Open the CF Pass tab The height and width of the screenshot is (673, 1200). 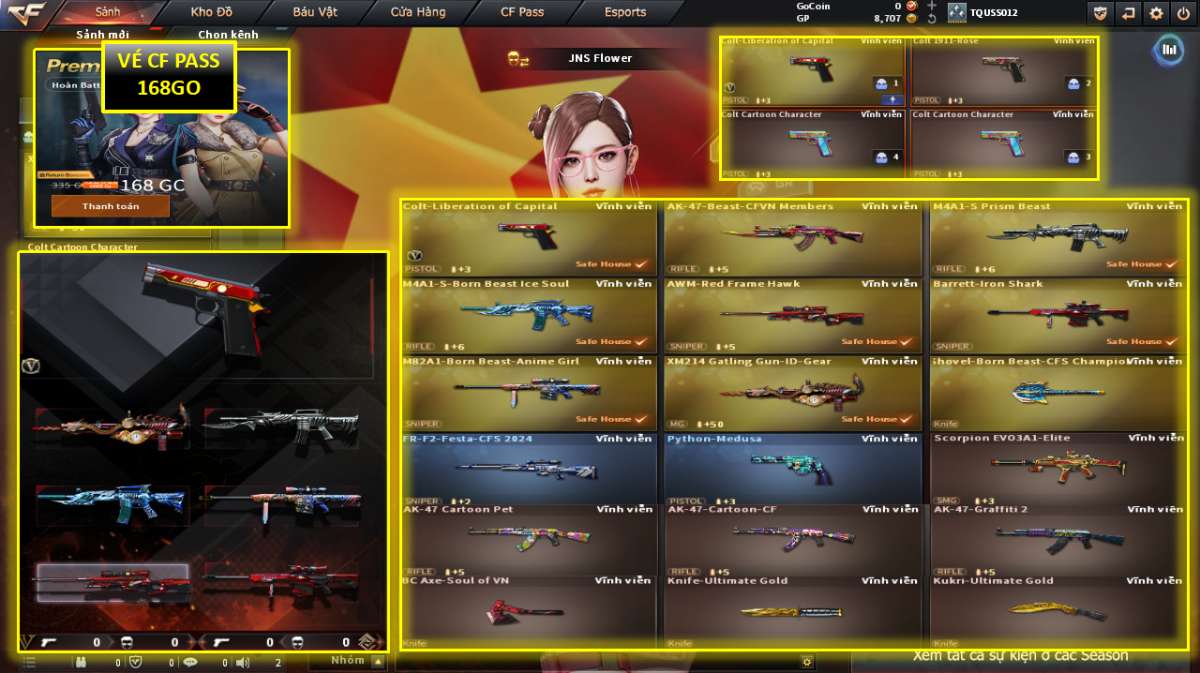(x=522, y=12)
